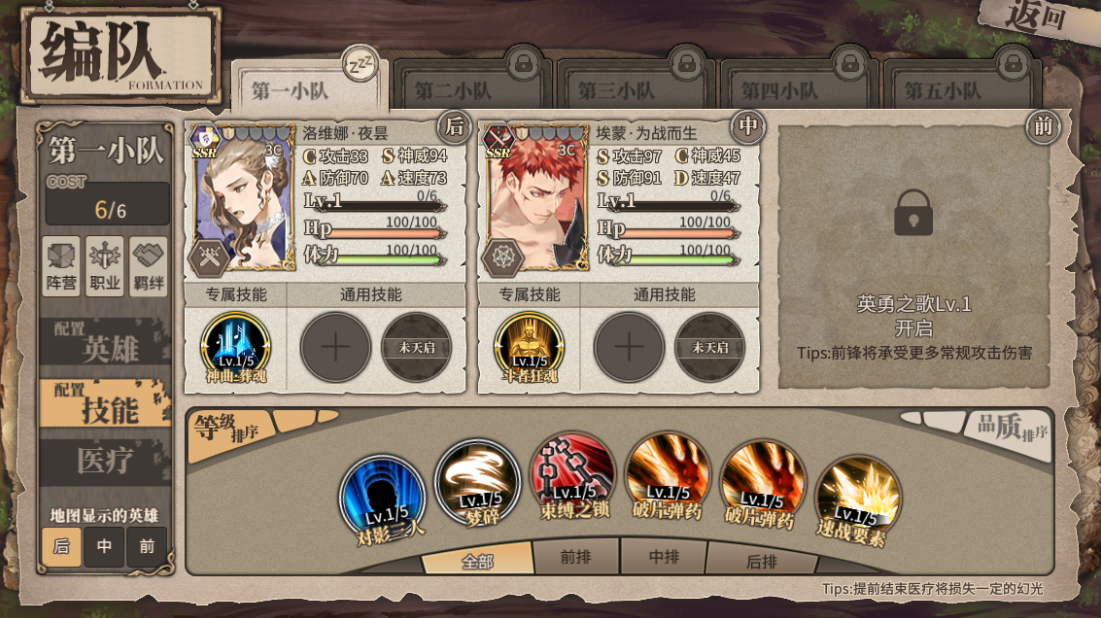Filter skills by 后排 back row
The width and height of the screenshot is (1101, 618).
coord(761,561)
